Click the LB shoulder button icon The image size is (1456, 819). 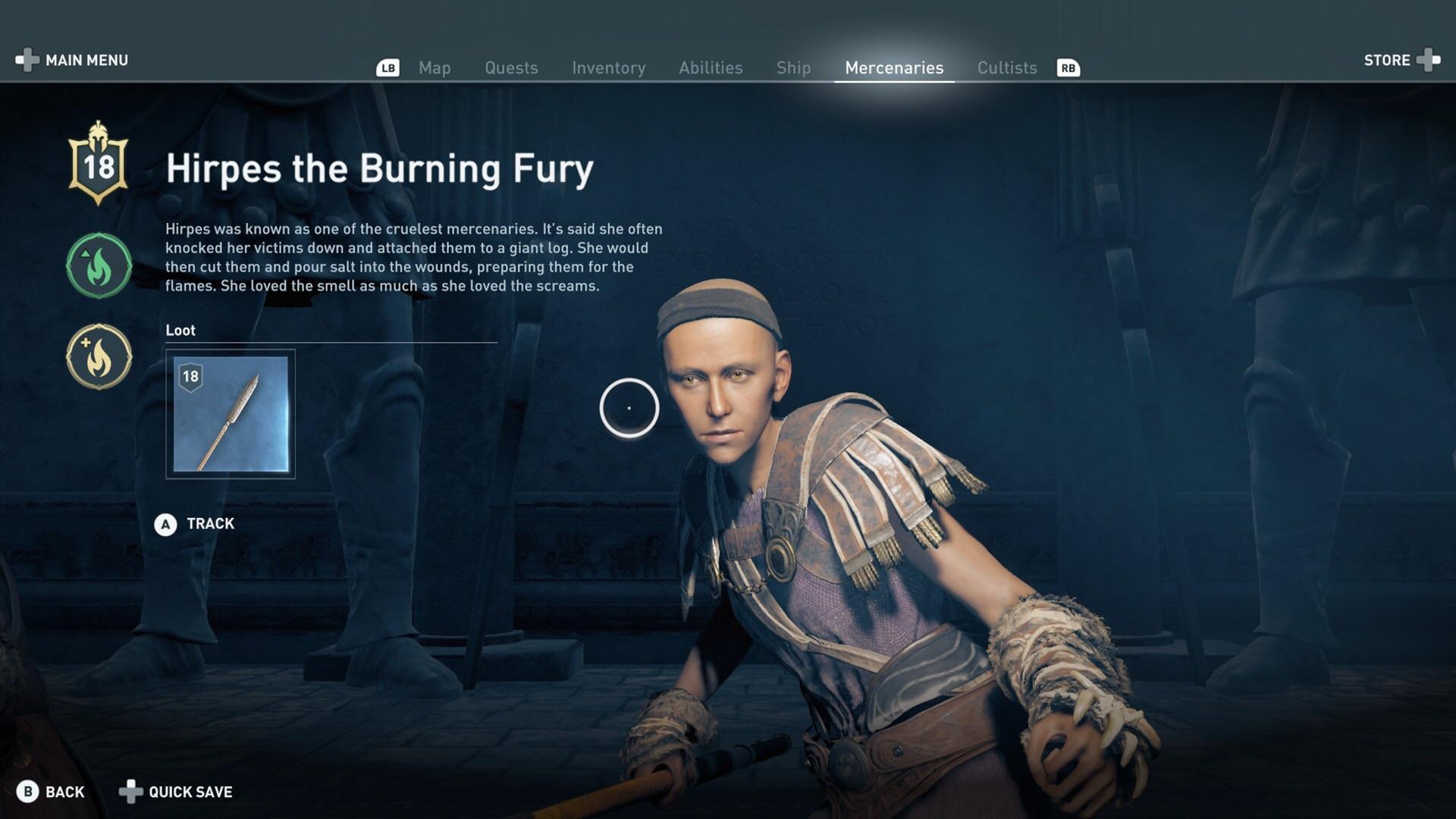[388, 68]
